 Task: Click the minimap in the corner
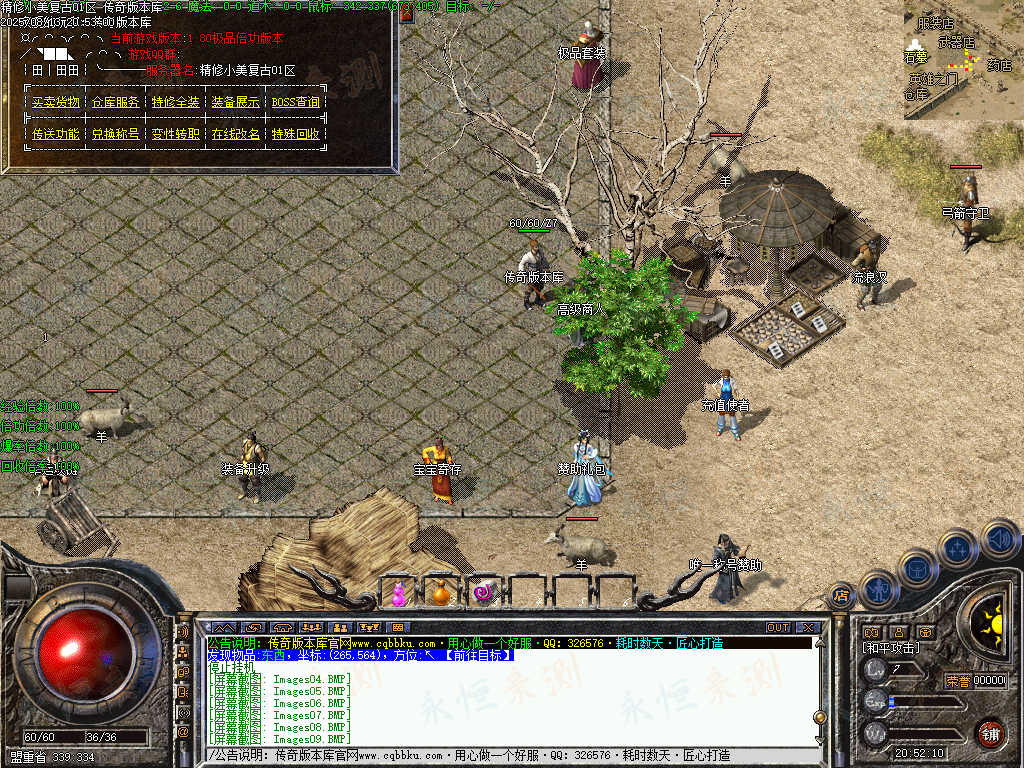[x=963, y=60]
